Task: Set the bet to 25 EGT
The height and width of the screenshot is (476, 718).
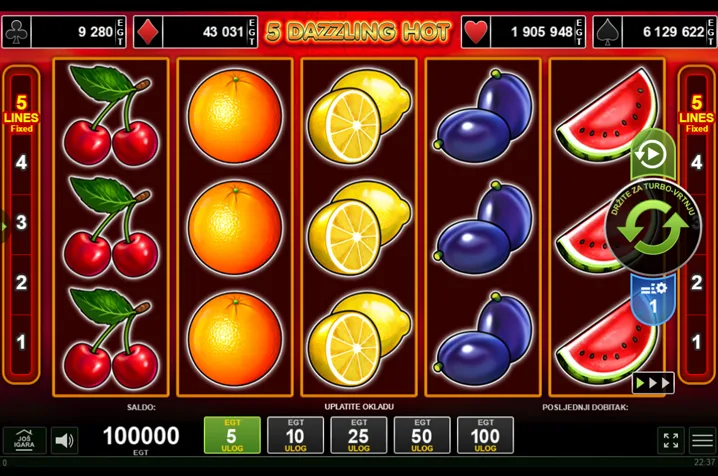Action: click(358, 435)
